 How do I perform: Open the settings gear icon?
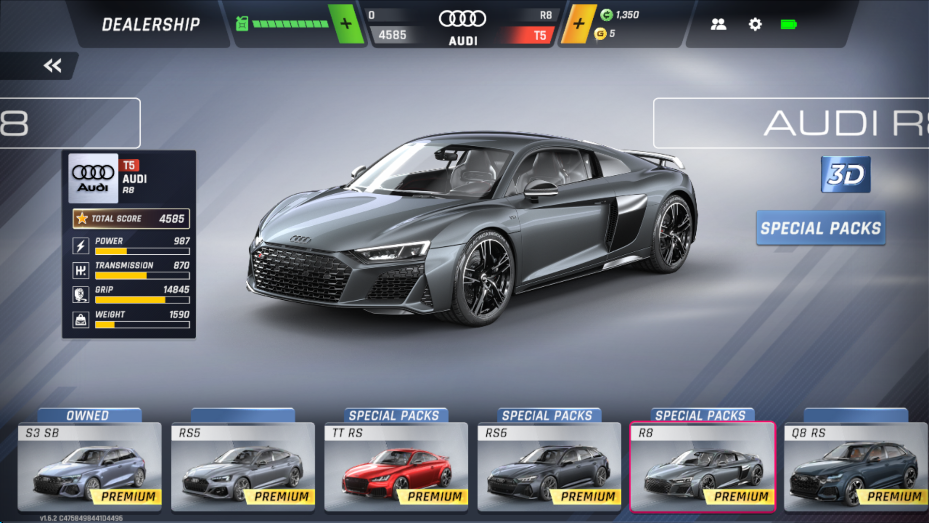click(755, 24)
